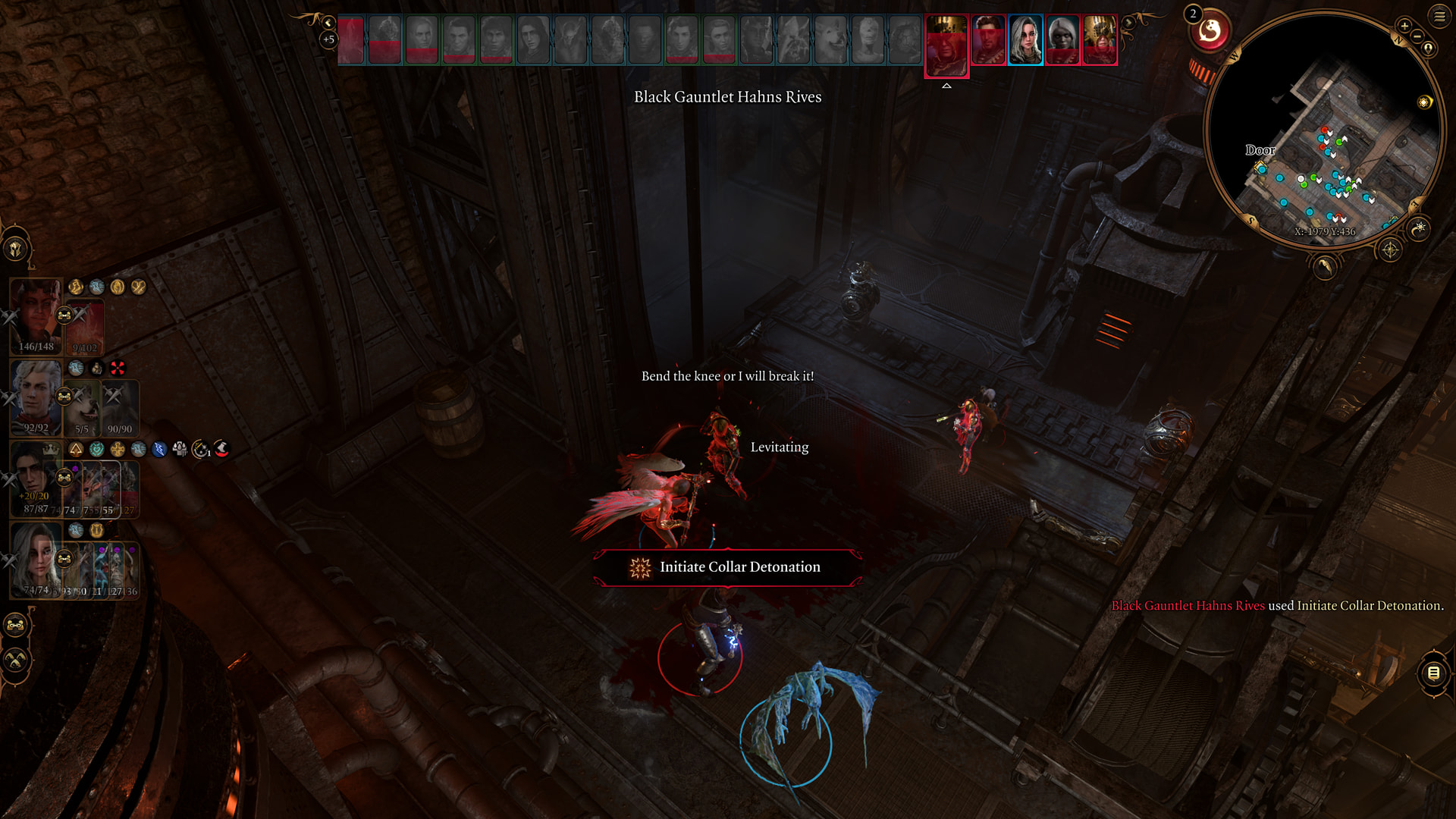
Task: Toggle group mode chain-link button
Action: 16,625
